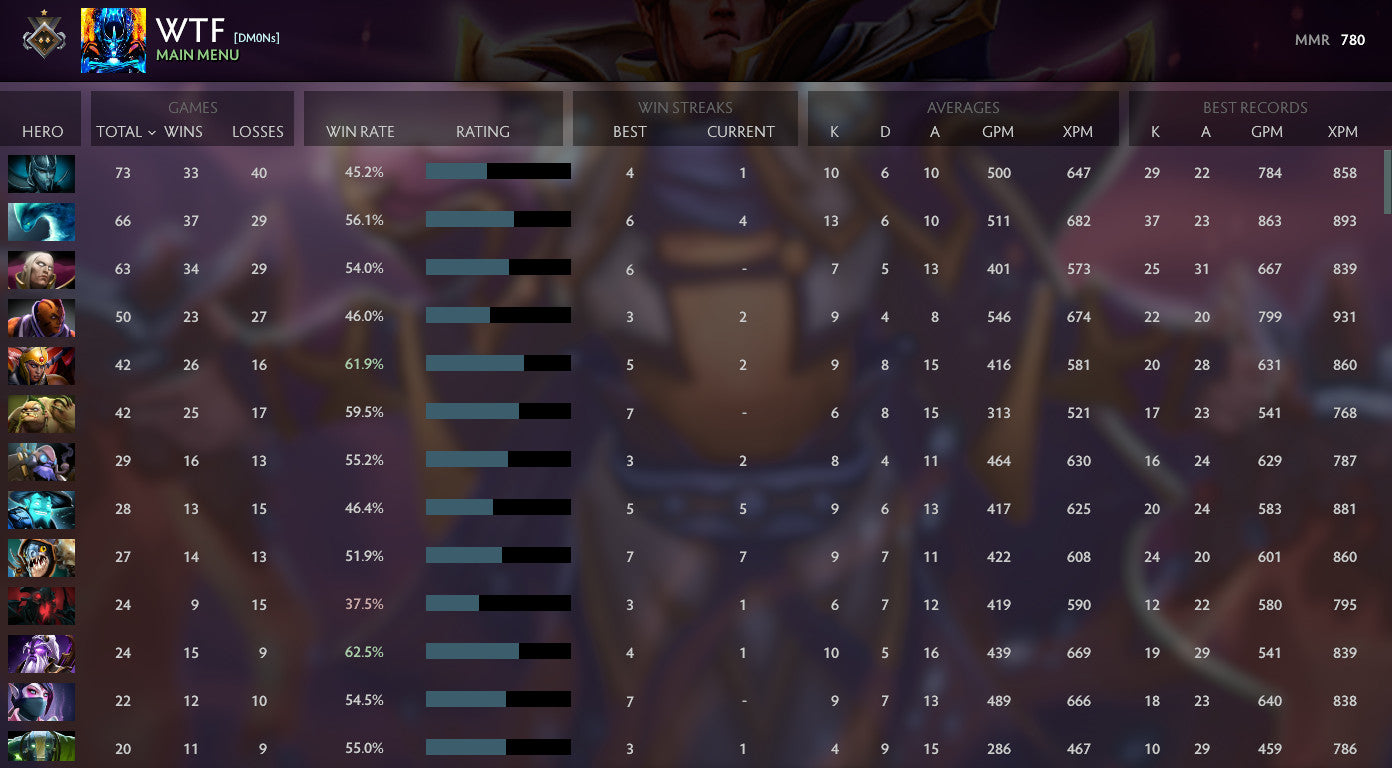Click the GPM header under AVERAGES

[x=999, y=131]
